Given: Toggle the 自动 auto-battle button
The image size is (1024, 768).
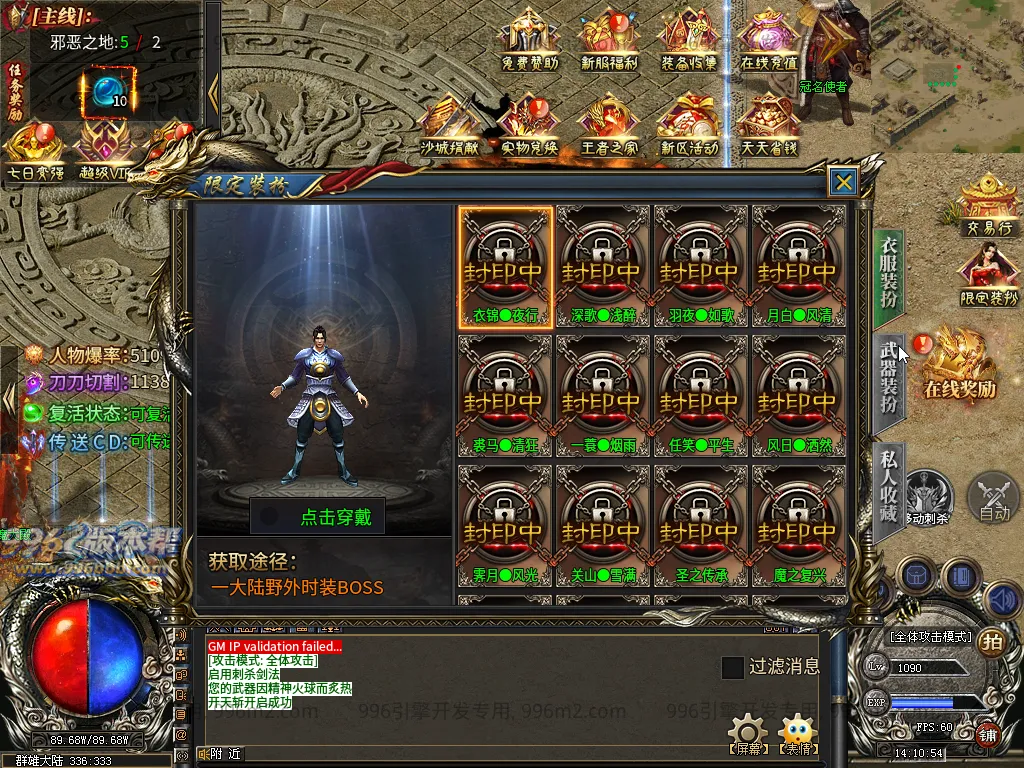Looking at the screenshot, I should 993,497.
